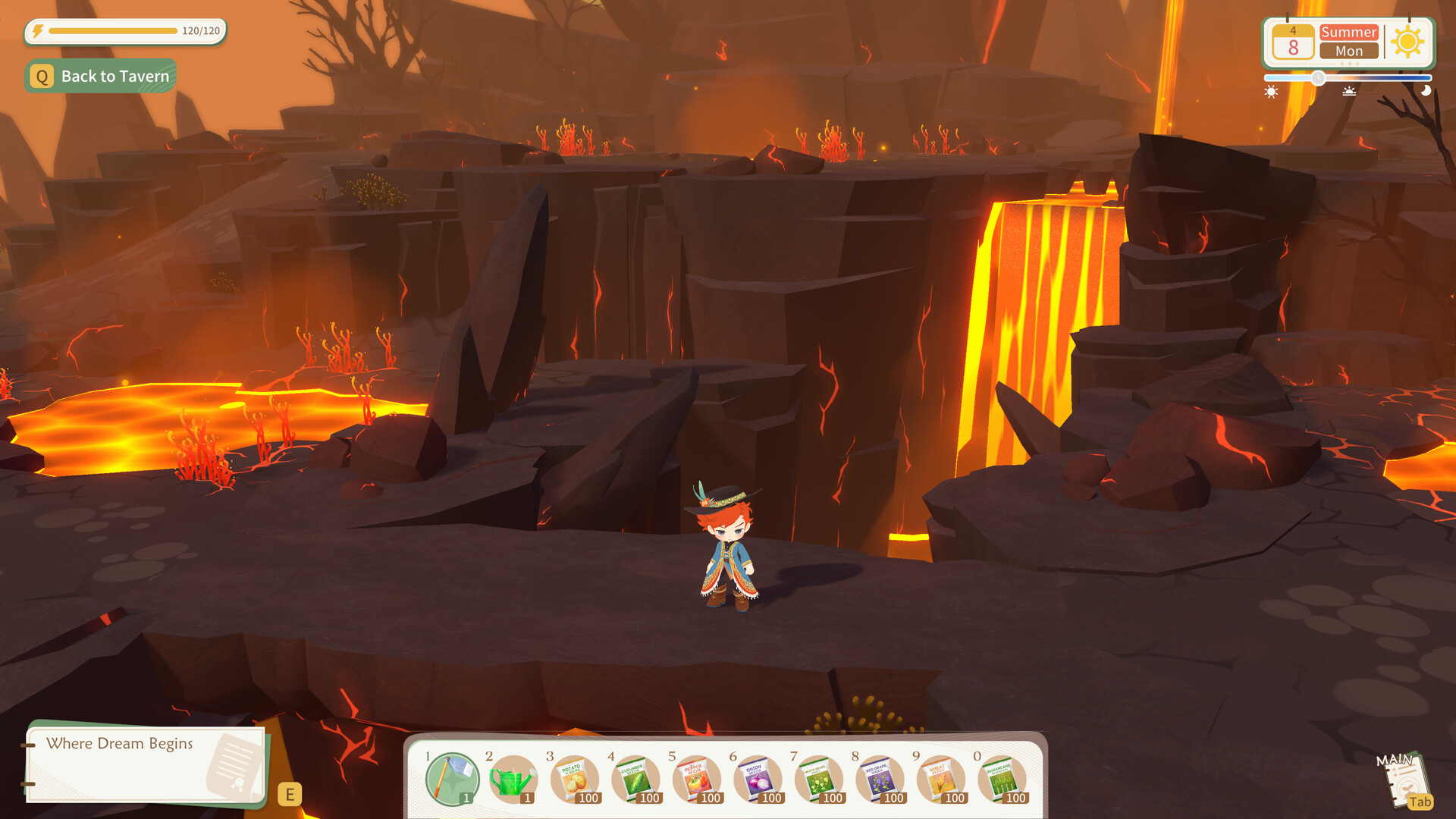Click Back to Tavern
Image resolution: width=1456 pixels, height=819 pixels.
(x=101, y=76)
